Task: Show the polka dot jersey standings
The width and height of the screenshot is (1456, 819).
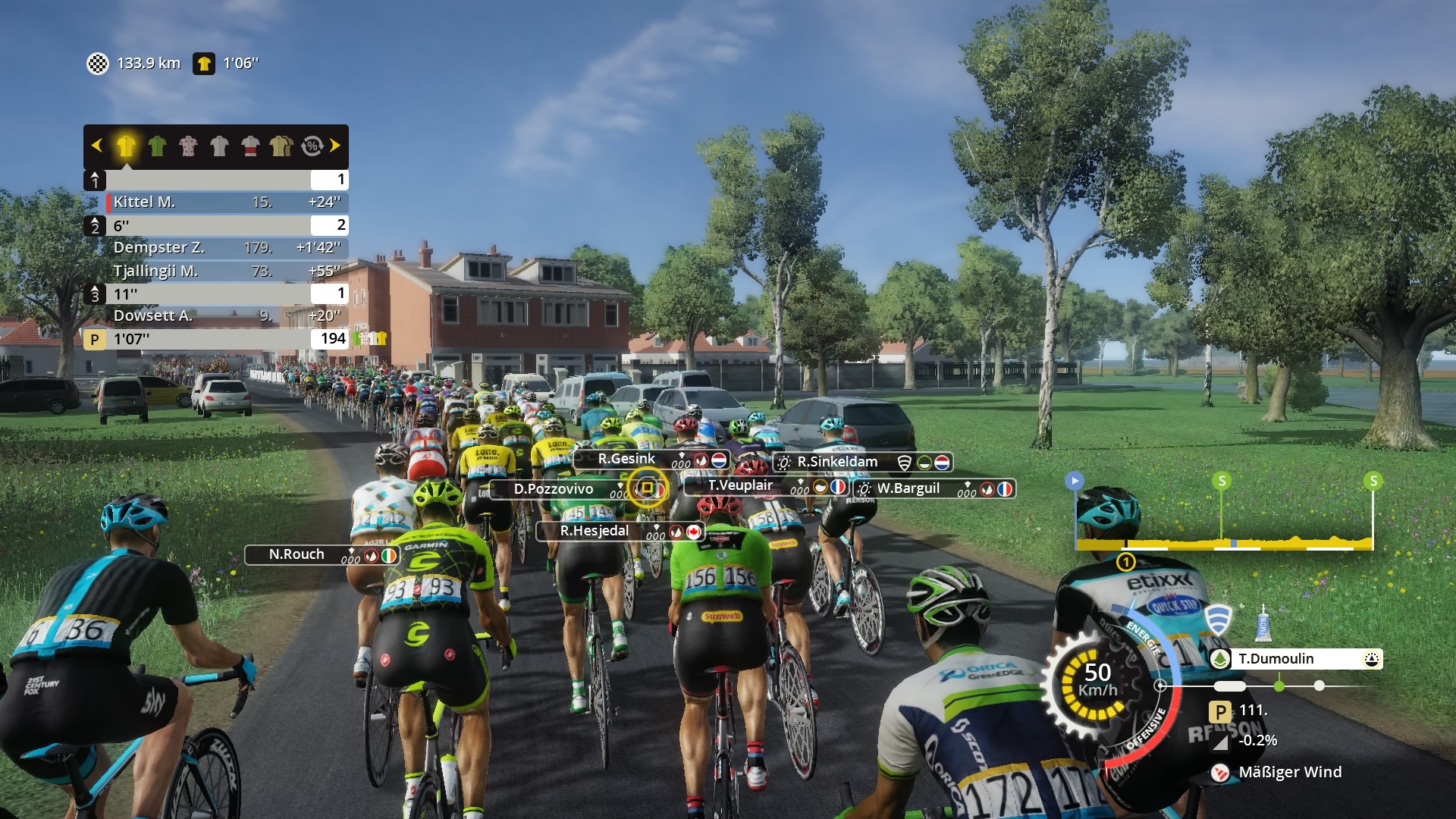Action: [188, 146]
